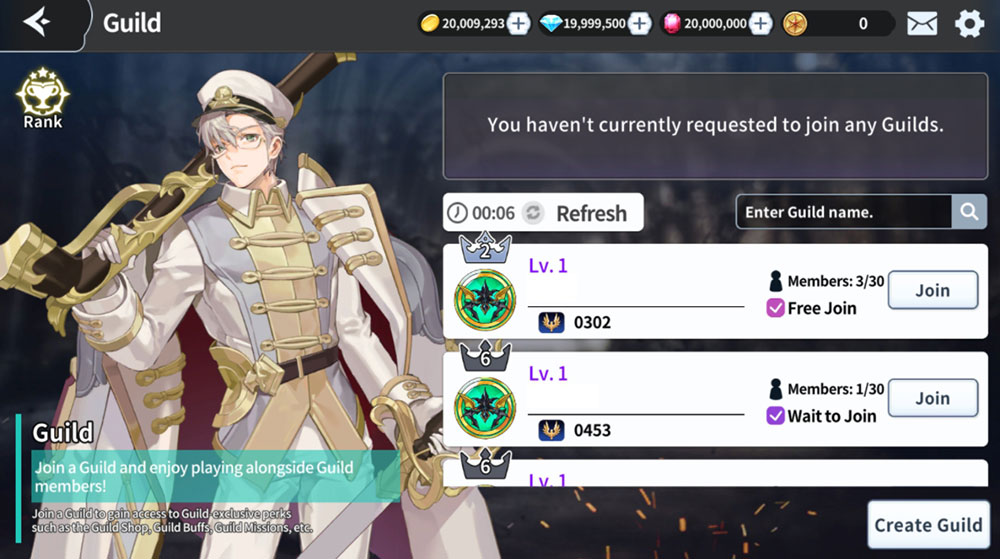
Task: Go back with the arrow button
Action: 37,22
